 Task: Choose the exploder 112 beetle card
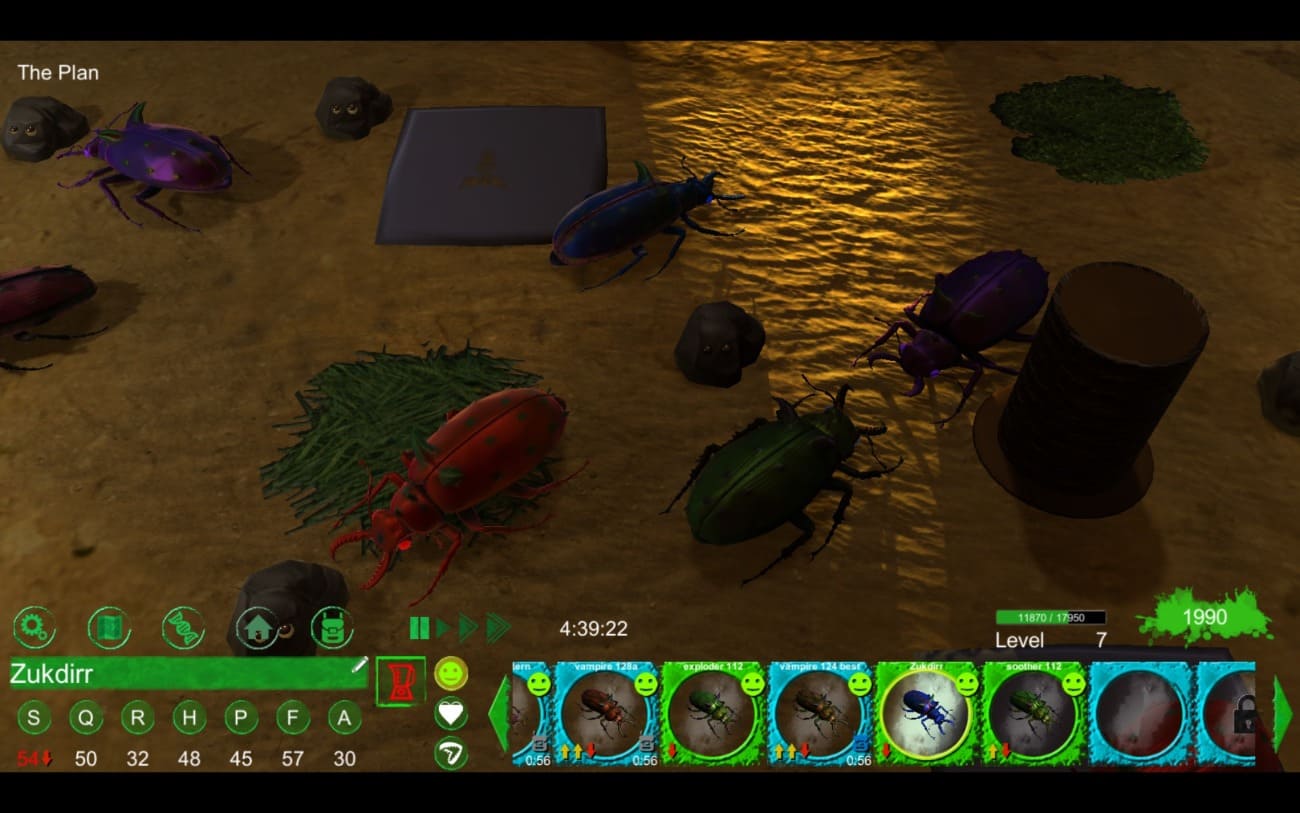pos(713,712)
